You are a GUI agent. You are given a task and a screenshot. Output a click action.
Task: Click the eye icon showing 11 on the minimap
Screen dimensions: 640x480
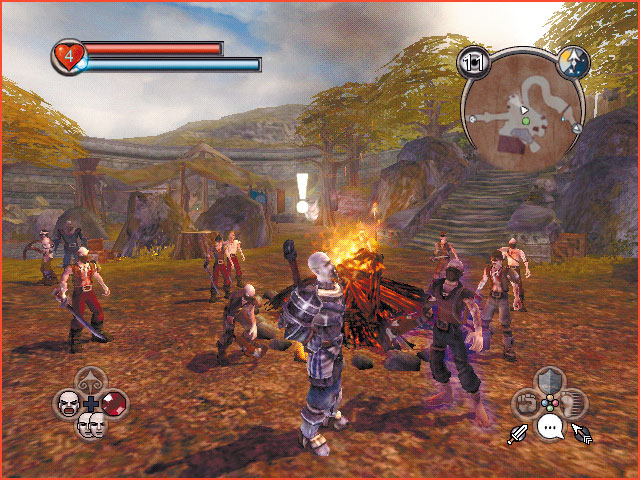(471, 63)
